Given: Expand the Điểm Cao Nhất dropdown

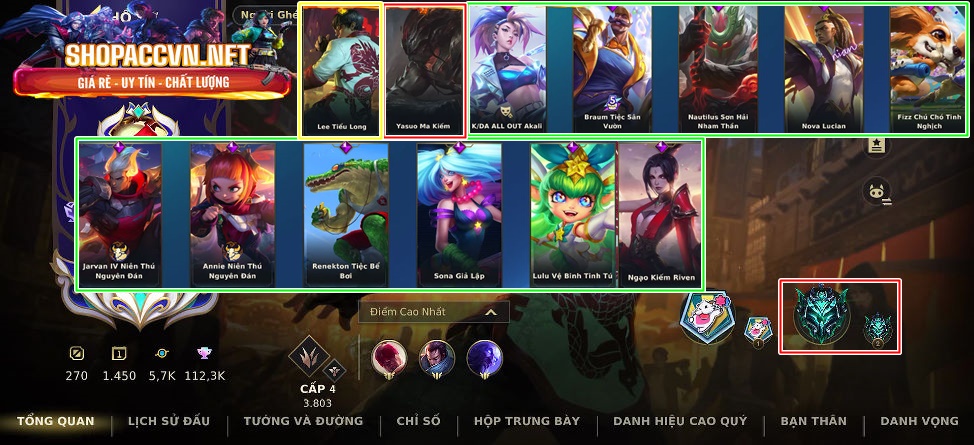Looking at the screenshot, I should 434,312.
